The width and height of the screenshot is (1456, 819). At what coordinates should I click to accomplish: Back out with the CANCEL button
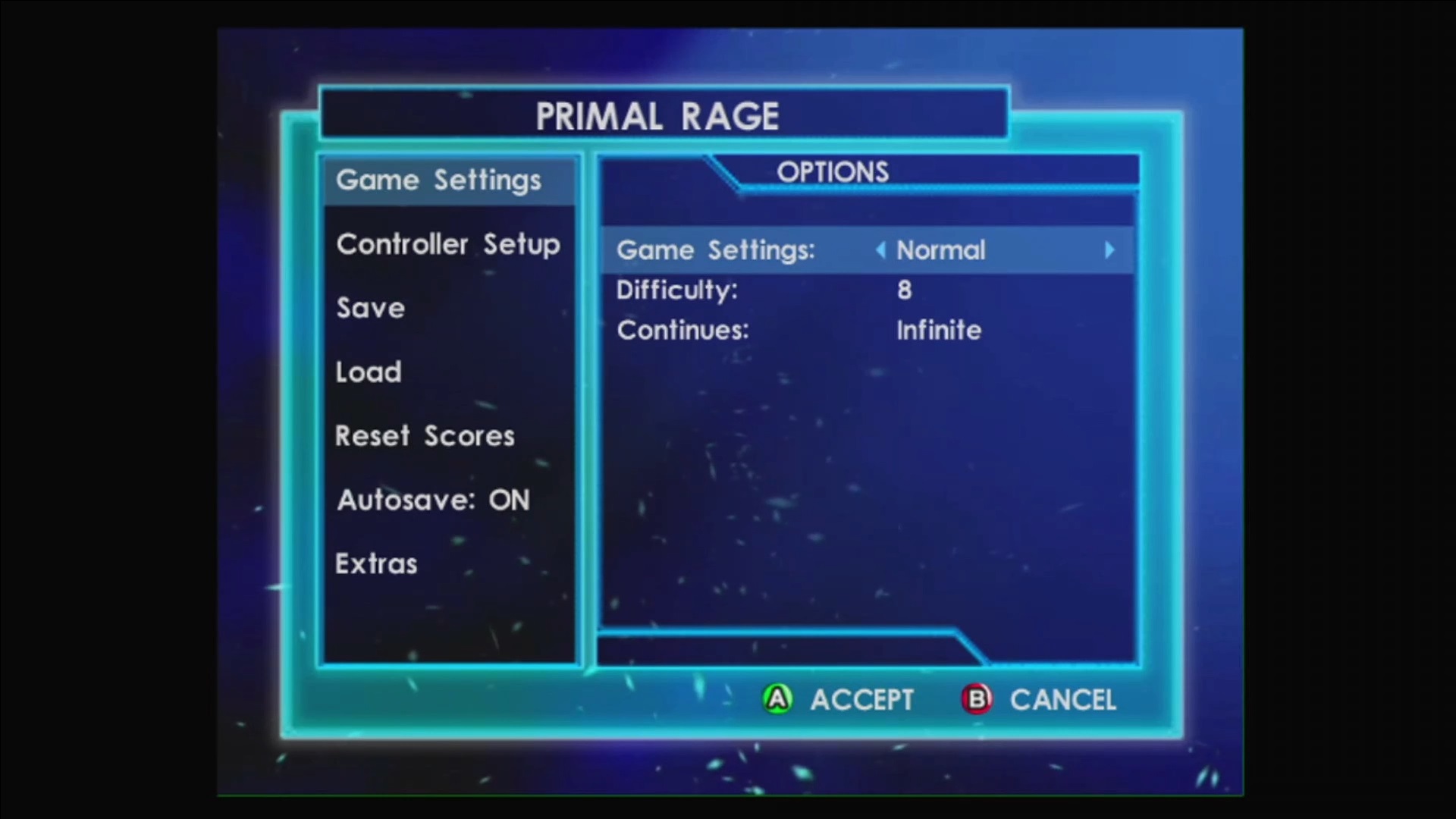coord(1039,699)
